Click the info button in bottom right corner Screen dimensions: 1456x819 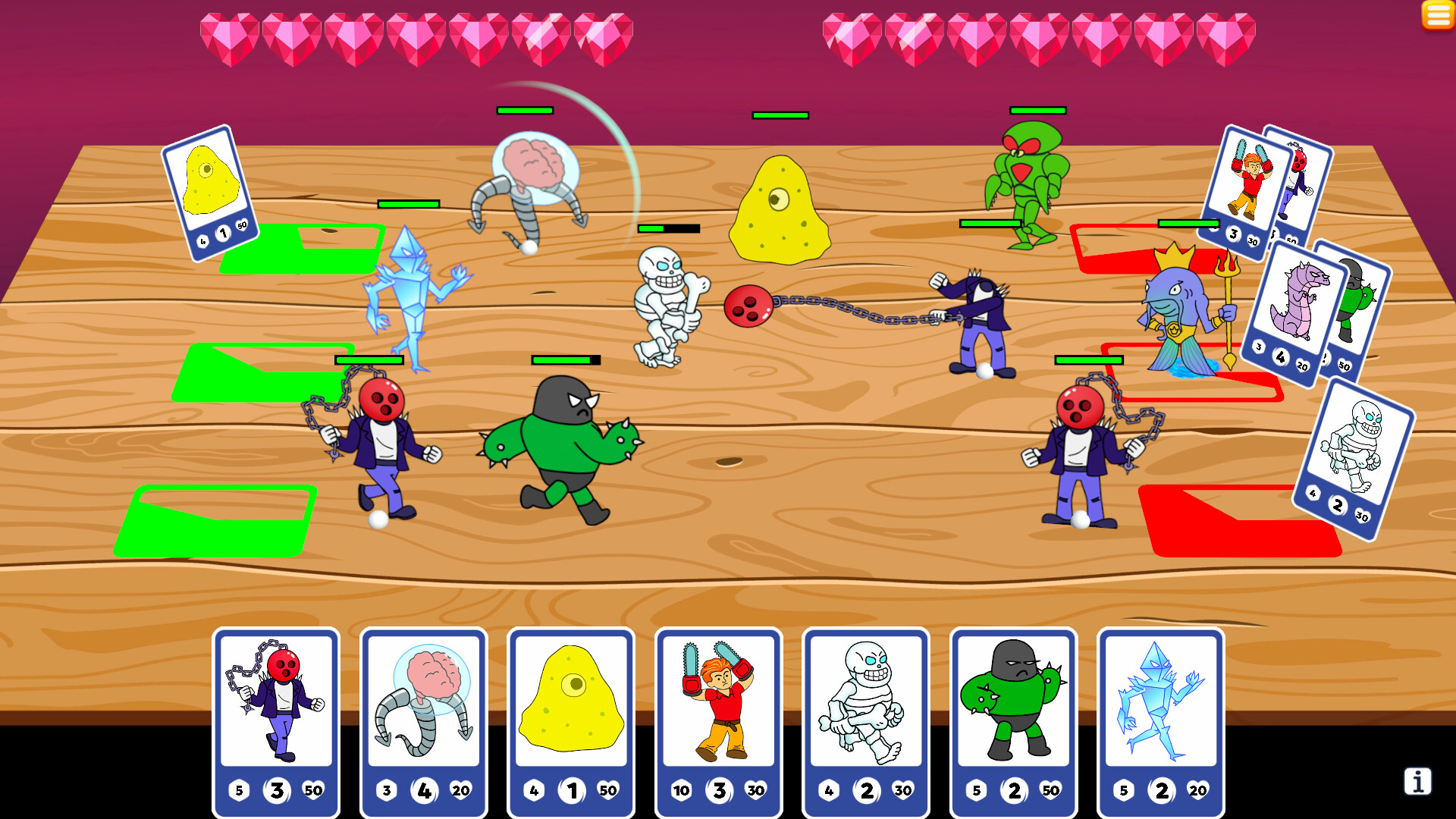pos(1417,780)
